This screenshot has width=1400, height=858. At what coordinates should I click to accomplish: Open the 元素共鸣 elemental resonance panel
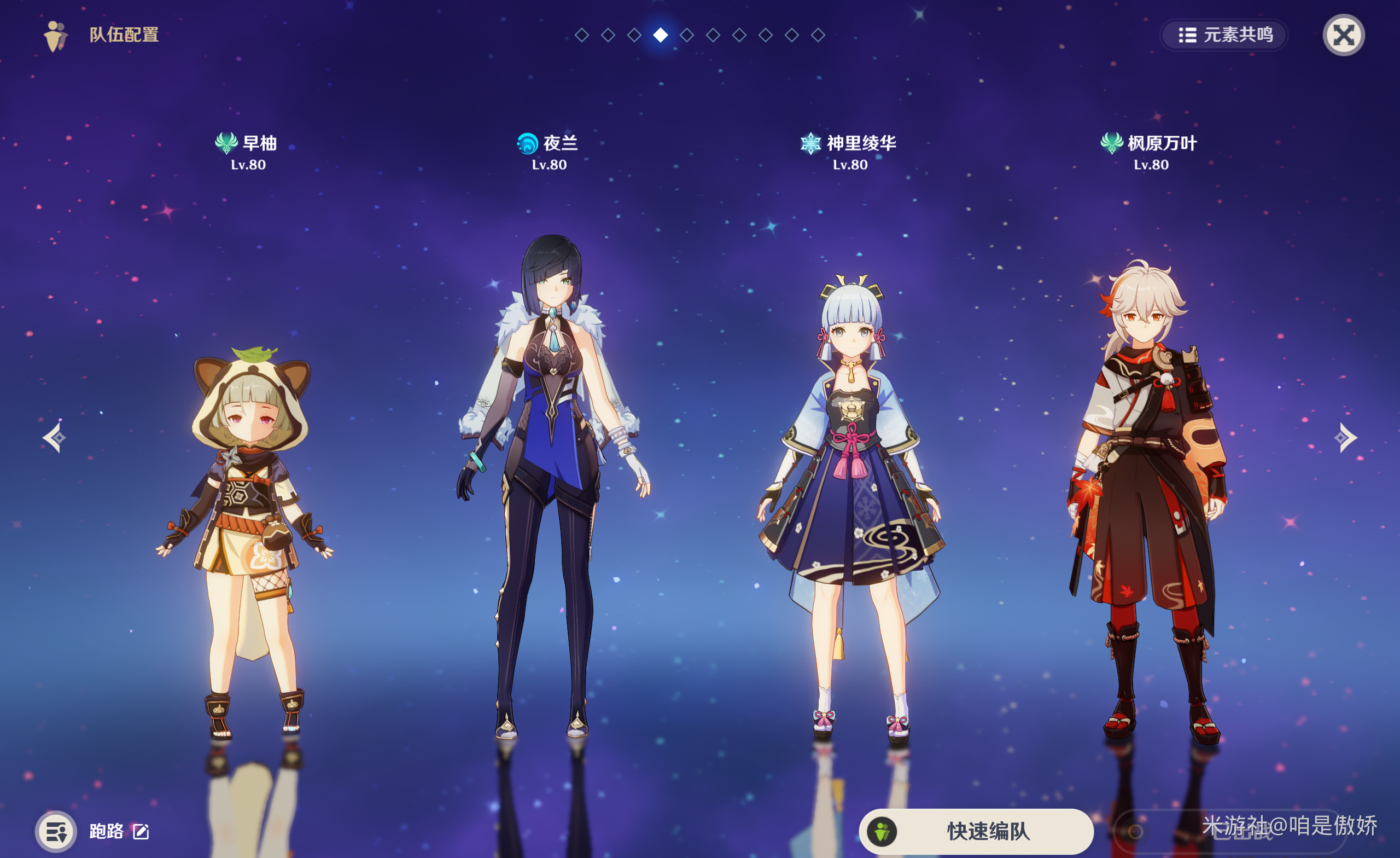(x=1224, y=35)
